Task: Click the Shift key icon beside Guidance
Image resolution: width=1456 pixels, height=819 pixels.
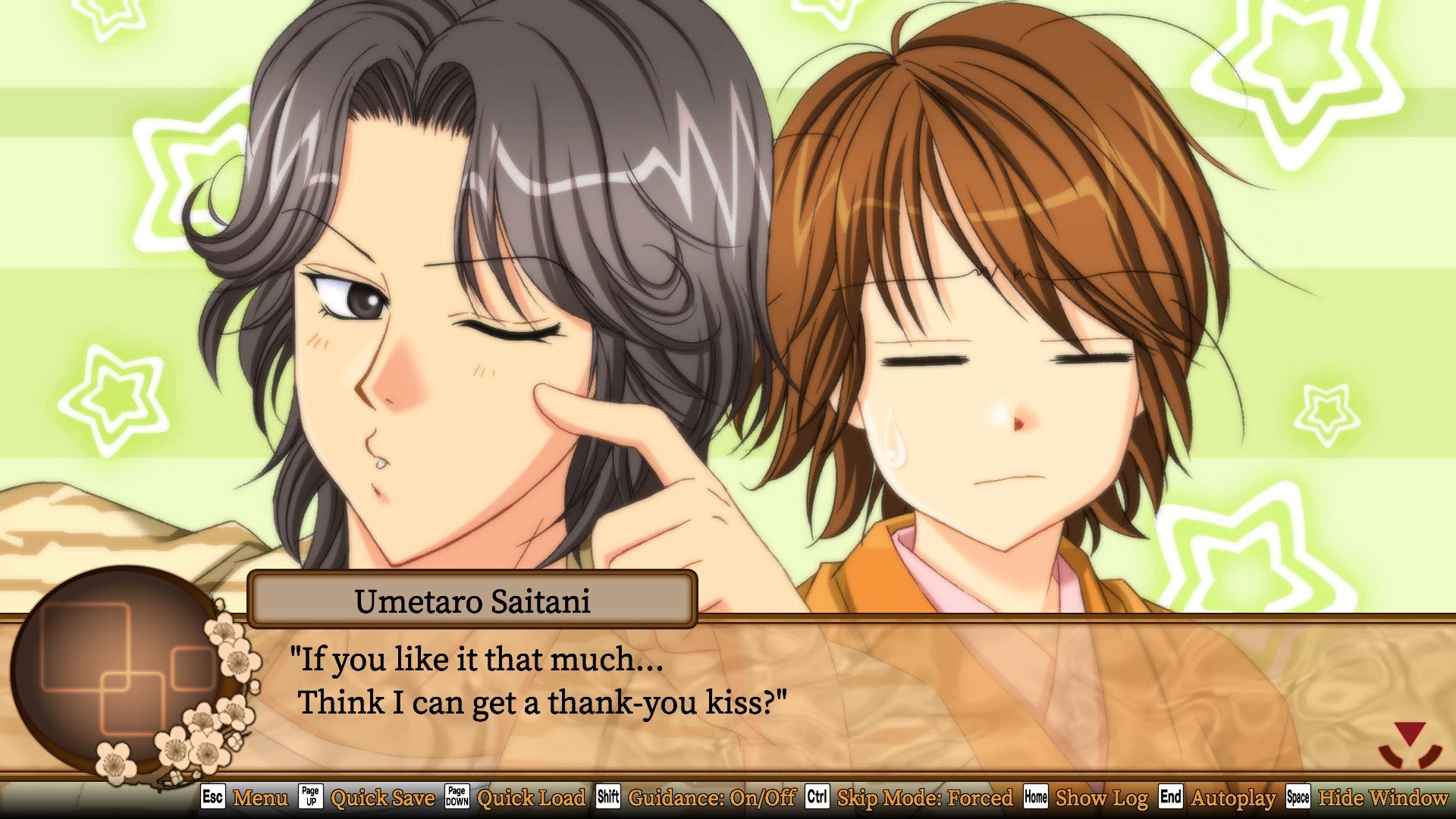Action: click(608, 799)
